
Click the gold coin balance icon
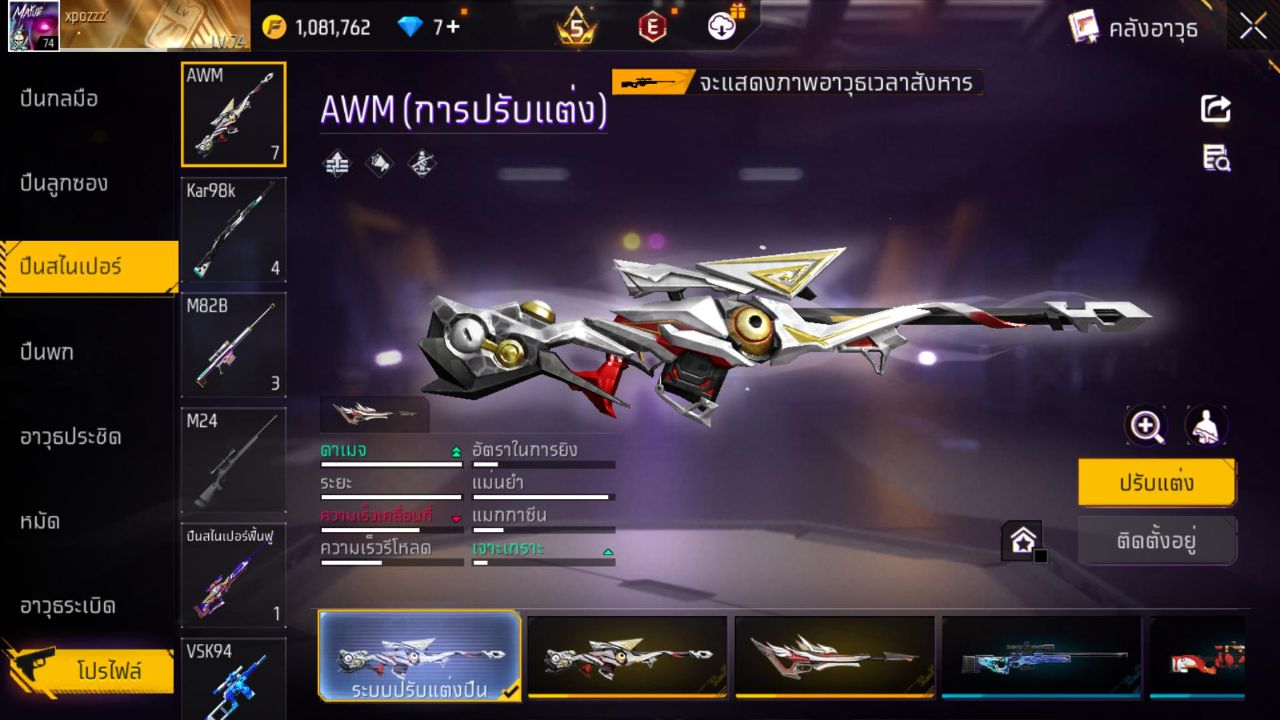pyautogui.click(x=272, y=27)
